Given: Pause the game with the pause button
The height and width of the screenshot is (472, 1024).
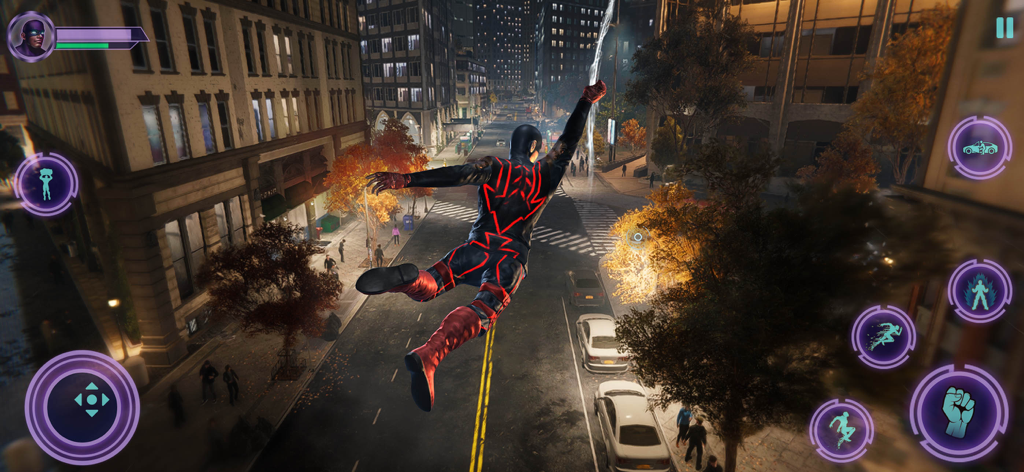Looking at the screenshot, I should [x=1004, y=28].
